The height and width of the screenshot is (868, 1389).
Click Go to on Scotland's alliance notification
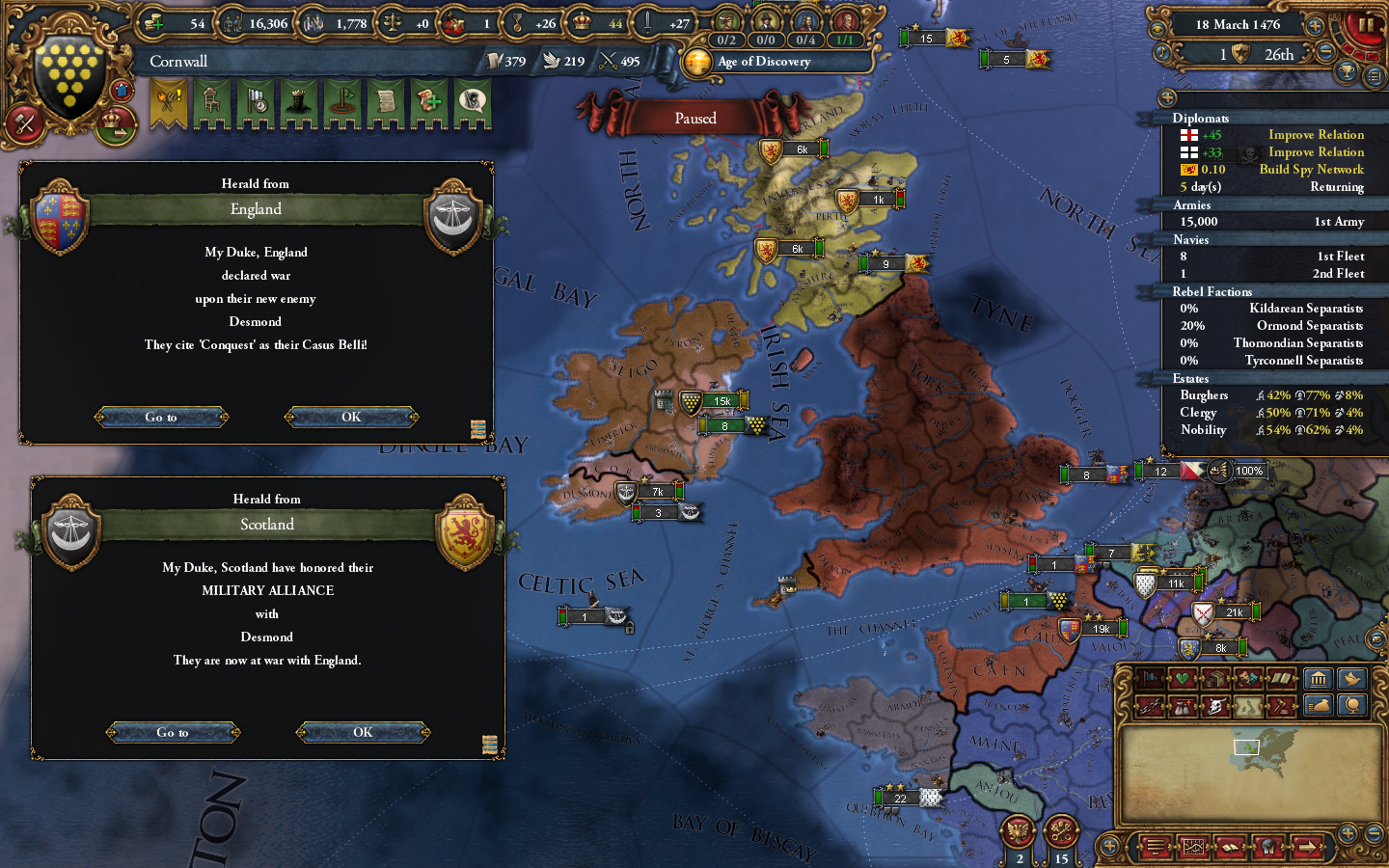click(x=172, y=732)
